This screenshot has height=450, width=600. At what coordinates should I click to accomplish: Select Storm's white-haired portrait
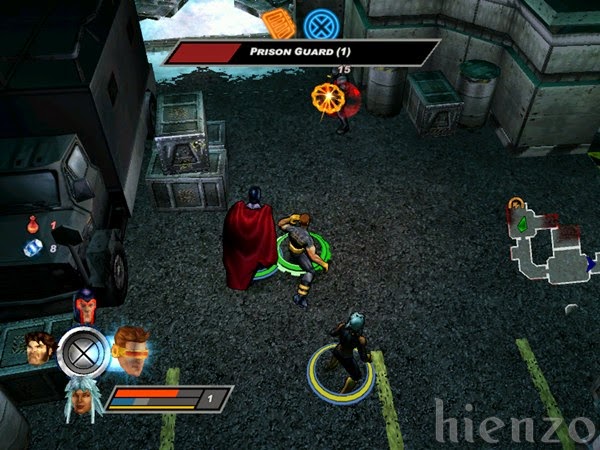click(x=83, y=399)
